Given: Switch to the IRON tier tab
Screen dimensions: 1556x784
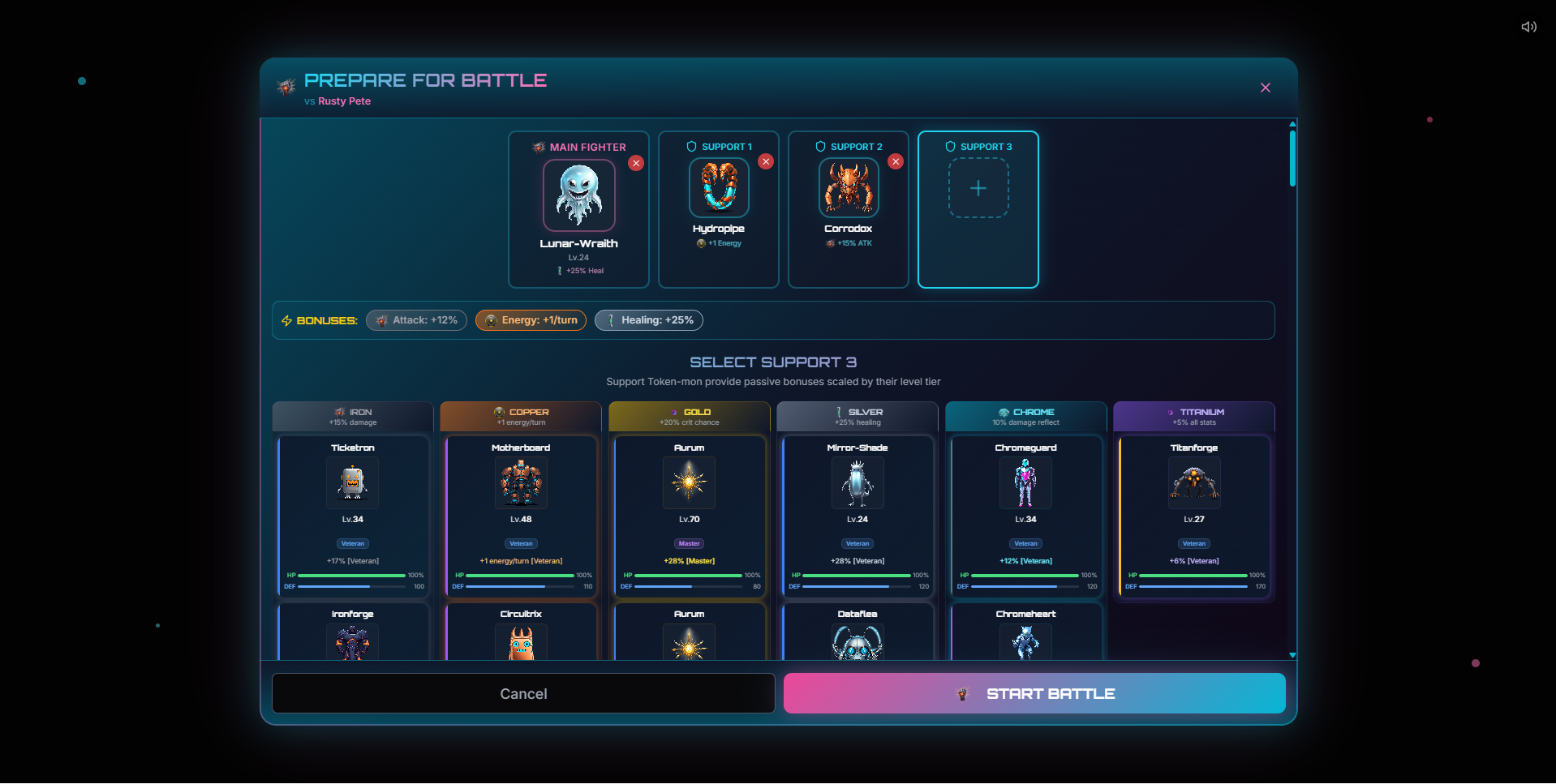Looking at the screenshot, I should click(352, 416).
